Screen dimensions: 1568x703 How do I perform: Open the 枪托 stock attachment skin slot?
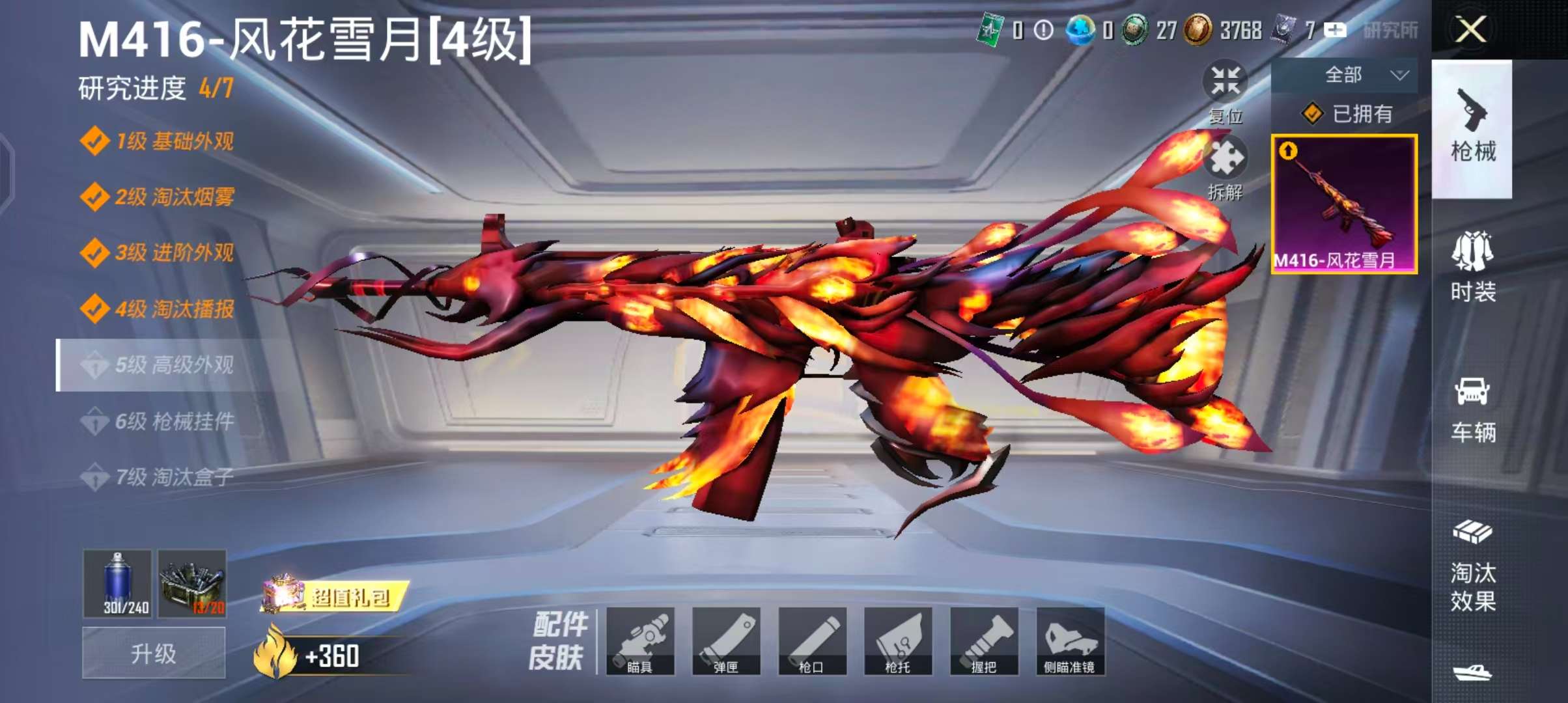pos(898,641)
